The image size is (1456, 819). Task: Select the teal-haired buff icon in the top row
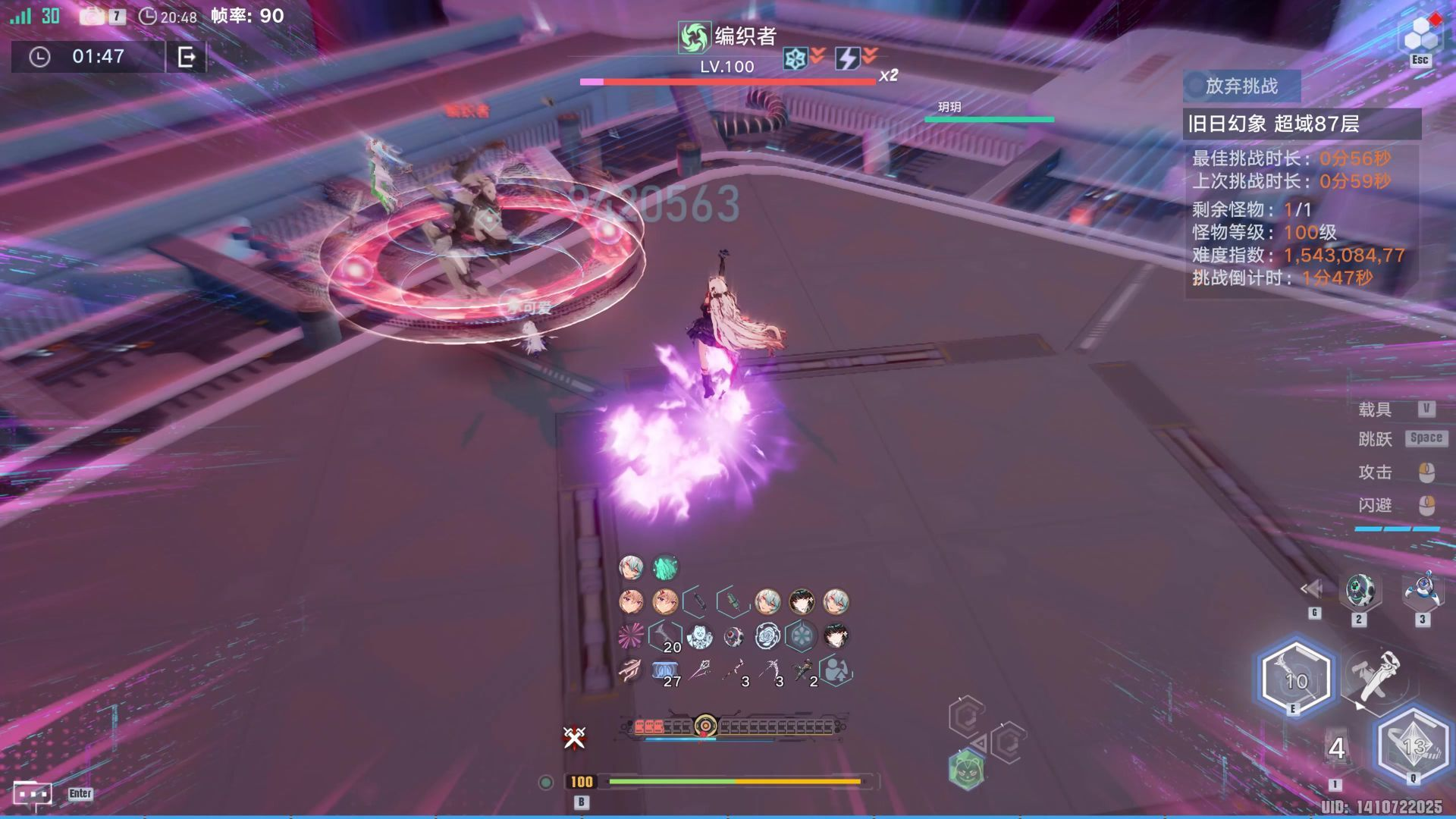665,567
